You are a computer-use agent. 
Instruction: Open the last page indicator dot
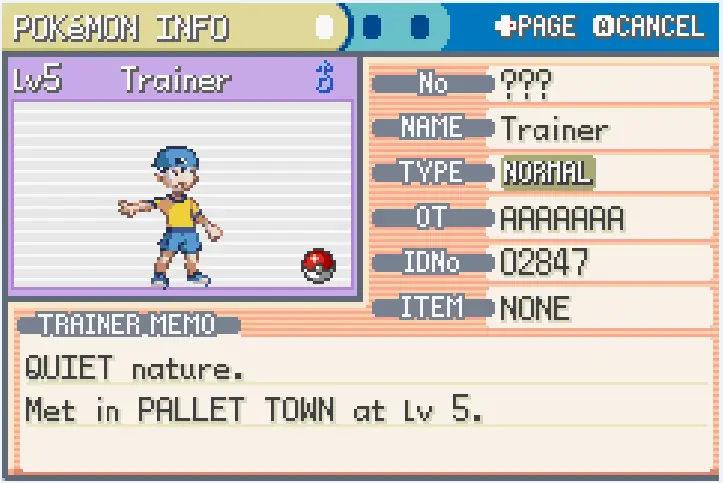pyautogui.click(x=420, y=27)
